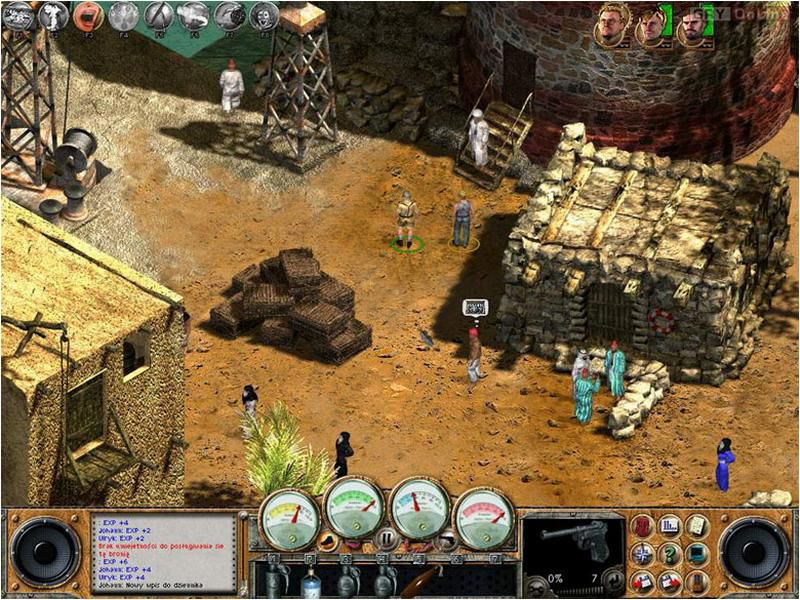The image size is (800, 600).
Task: Select the blond bespectacled squad member portrait
Action: (610, 24)
